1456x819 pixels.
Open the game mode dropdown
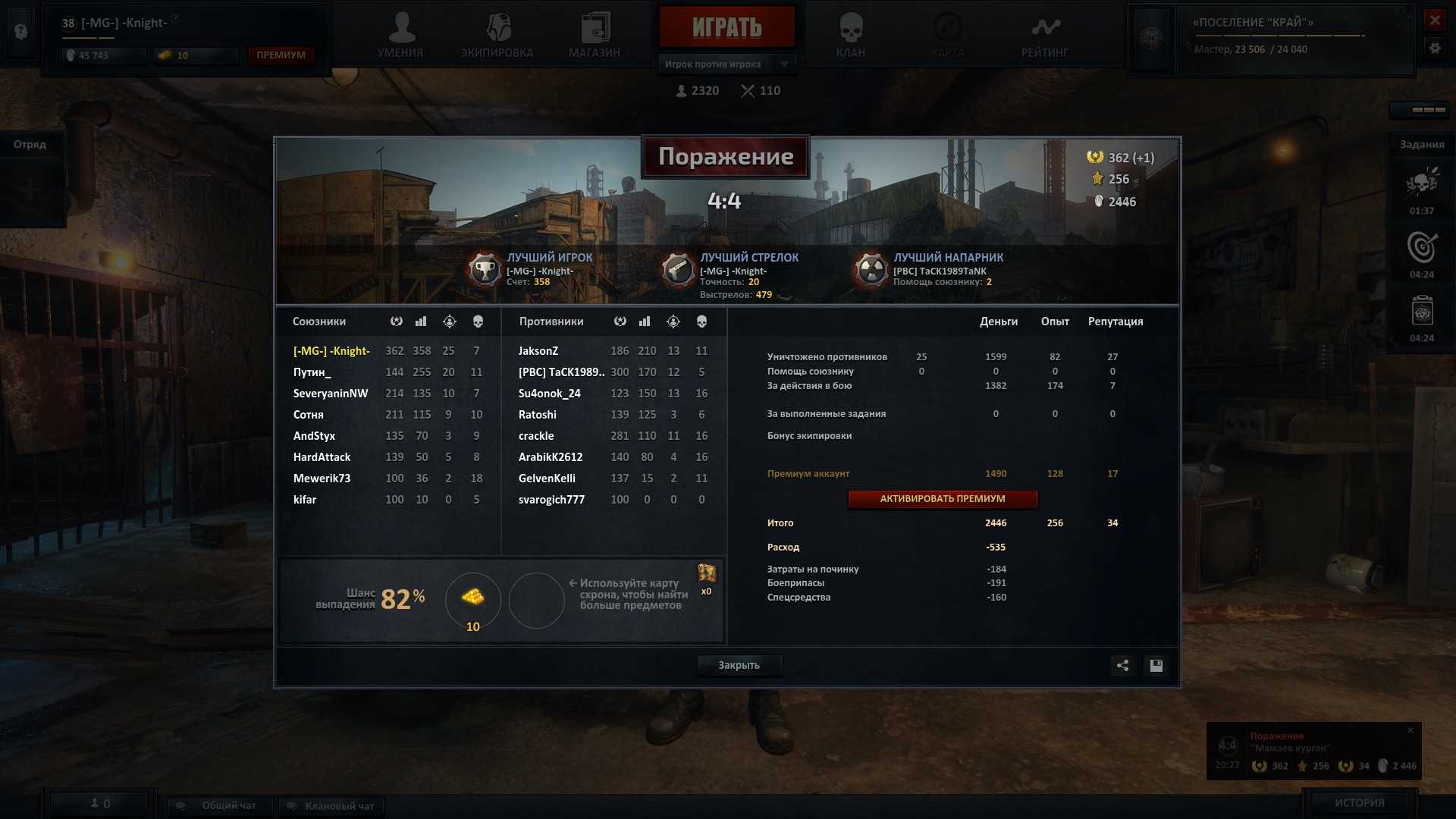(784, 64)
